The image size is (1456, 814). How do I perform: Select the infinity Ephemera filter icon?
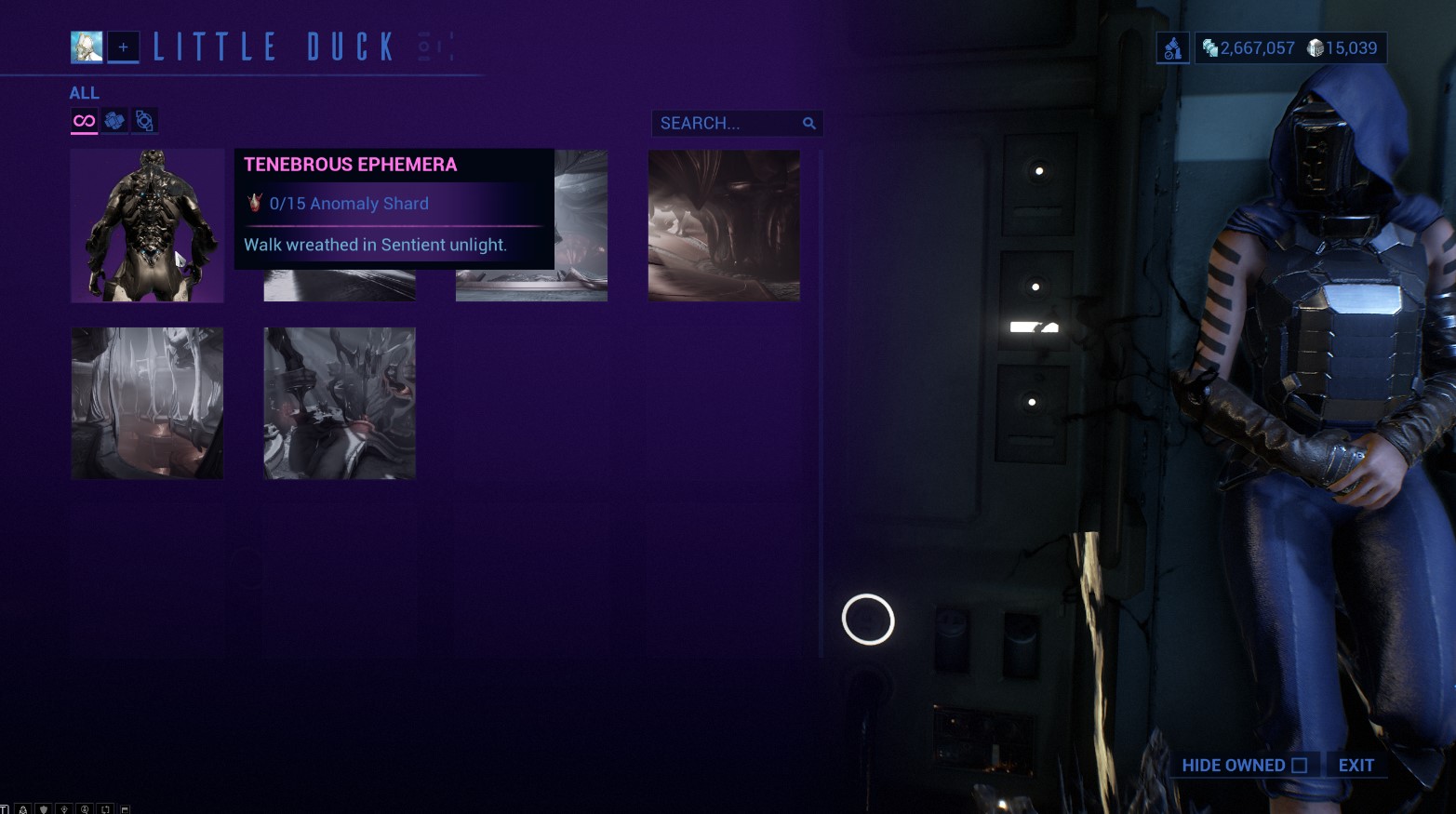(x=83, y=120)
